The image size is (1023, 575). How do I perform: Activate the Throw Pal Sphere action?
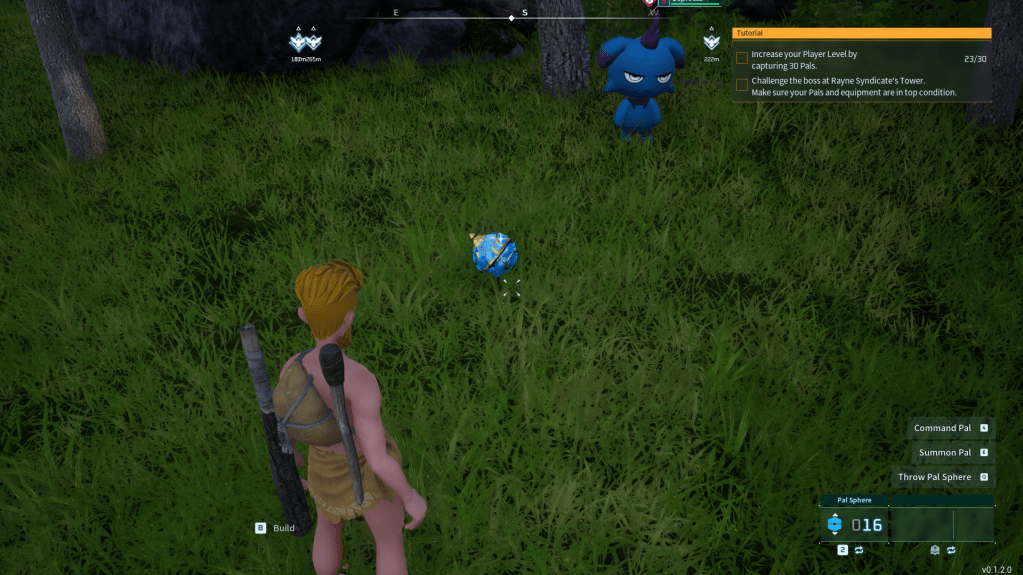[x=934, y=477]
